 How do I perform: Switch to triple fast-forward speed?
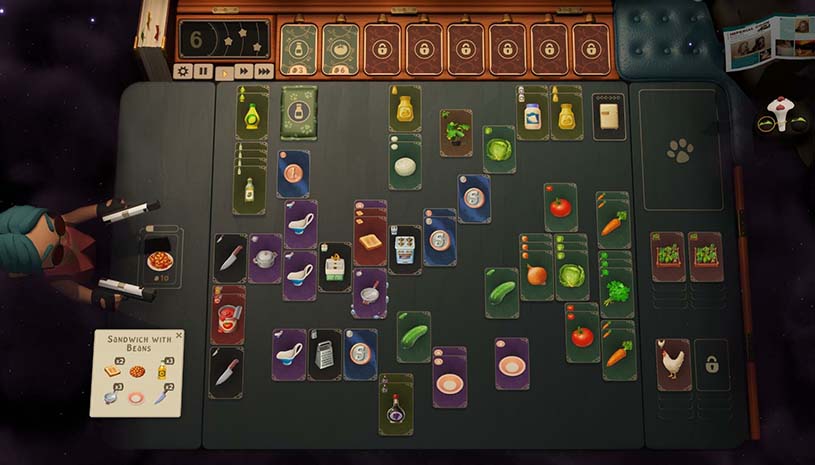point(264,71)
